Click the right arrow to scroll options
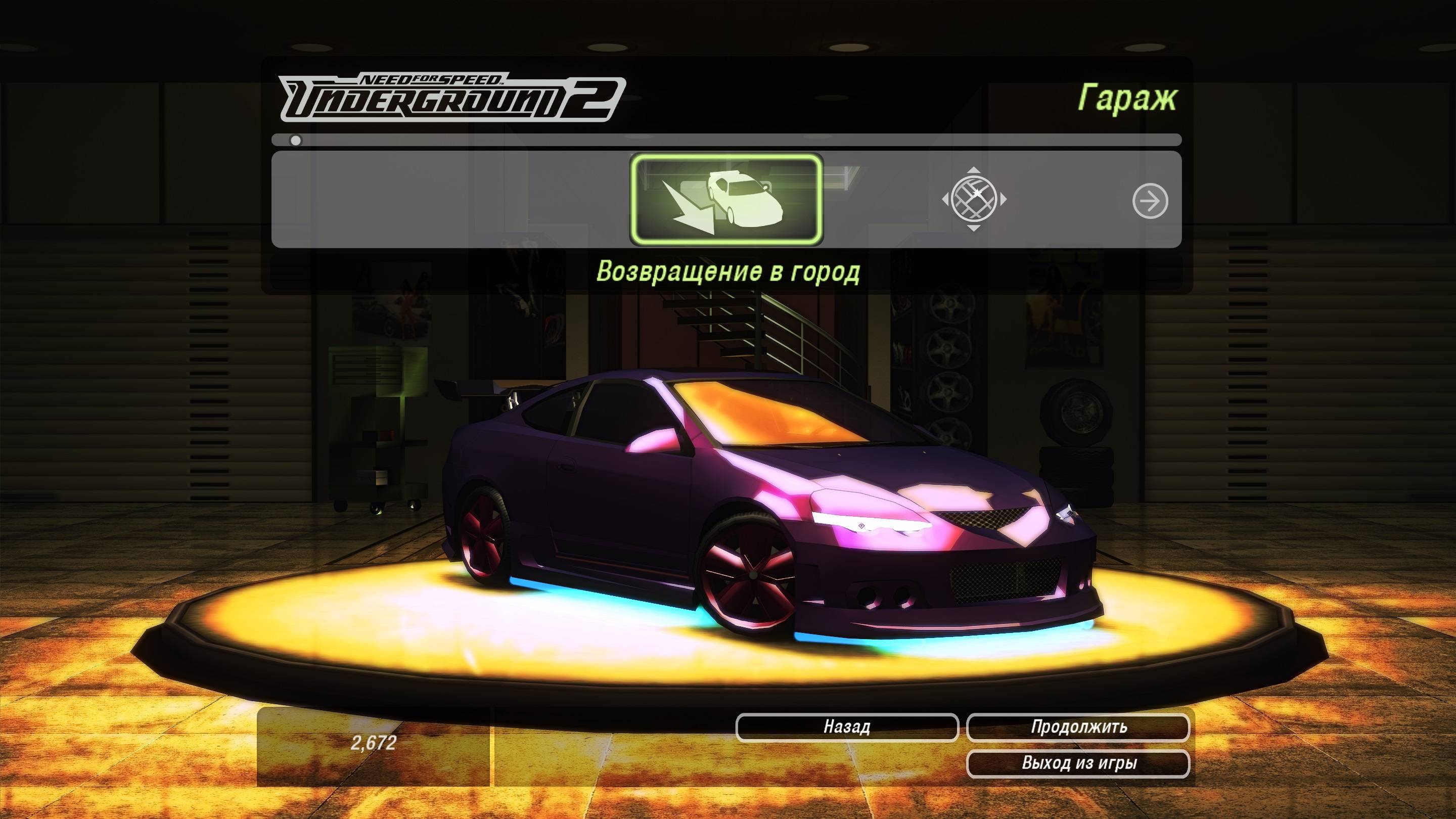Viewport: 1456px width, 819px height. point(1150,201)
